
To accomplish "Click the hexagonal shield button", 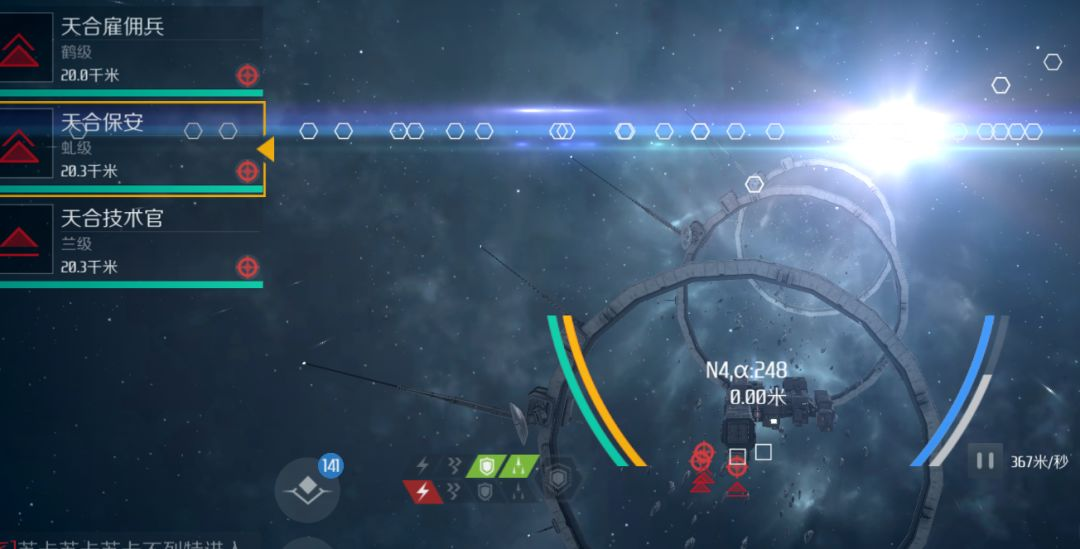I will [x=557, y=480].
